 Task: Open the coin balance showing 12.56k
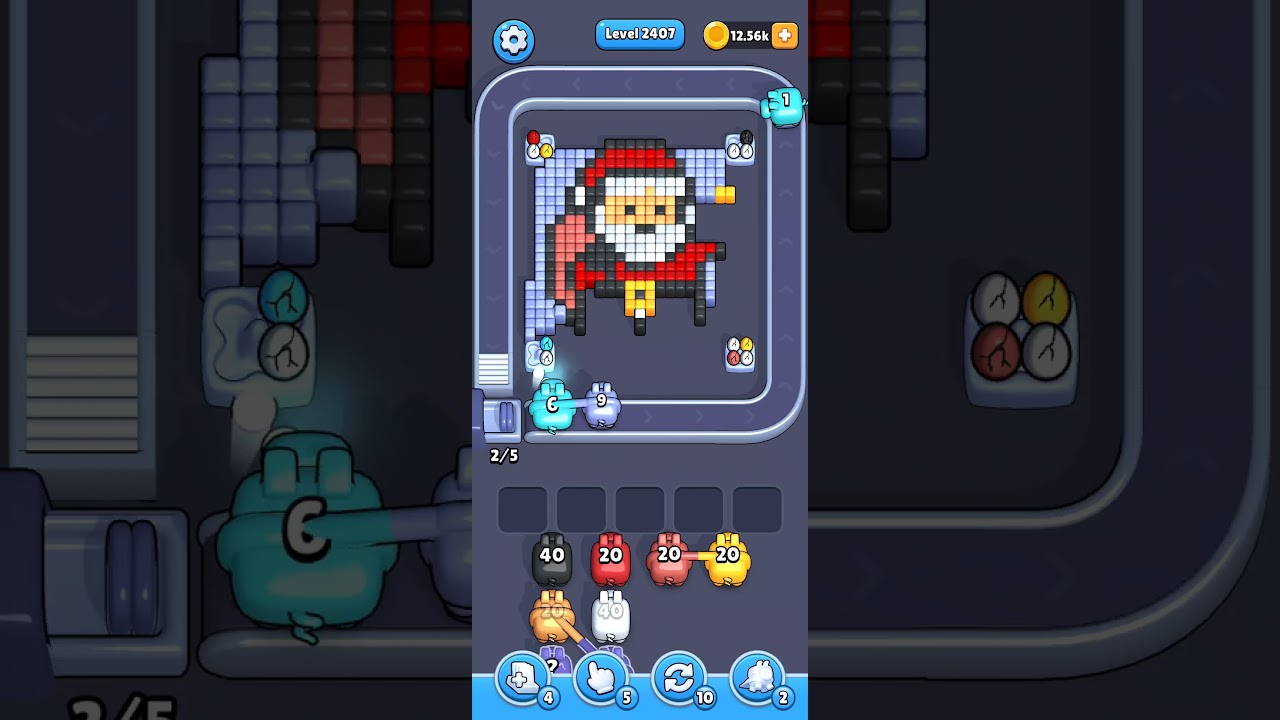(x=748, y=35)
